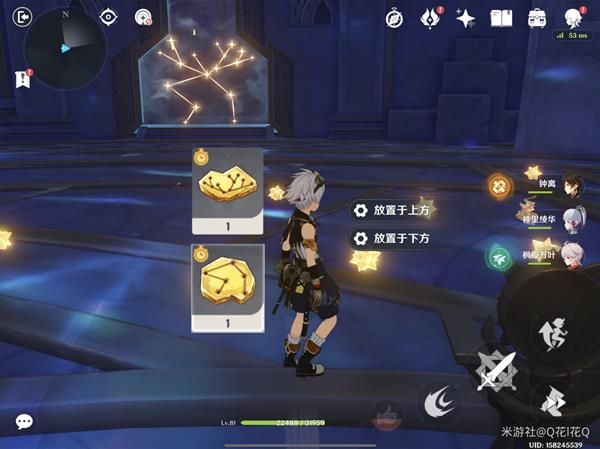The width and height of the screenshot is (600, 449).
Task: Switch to party member 钟离
Action: (570, 183)
